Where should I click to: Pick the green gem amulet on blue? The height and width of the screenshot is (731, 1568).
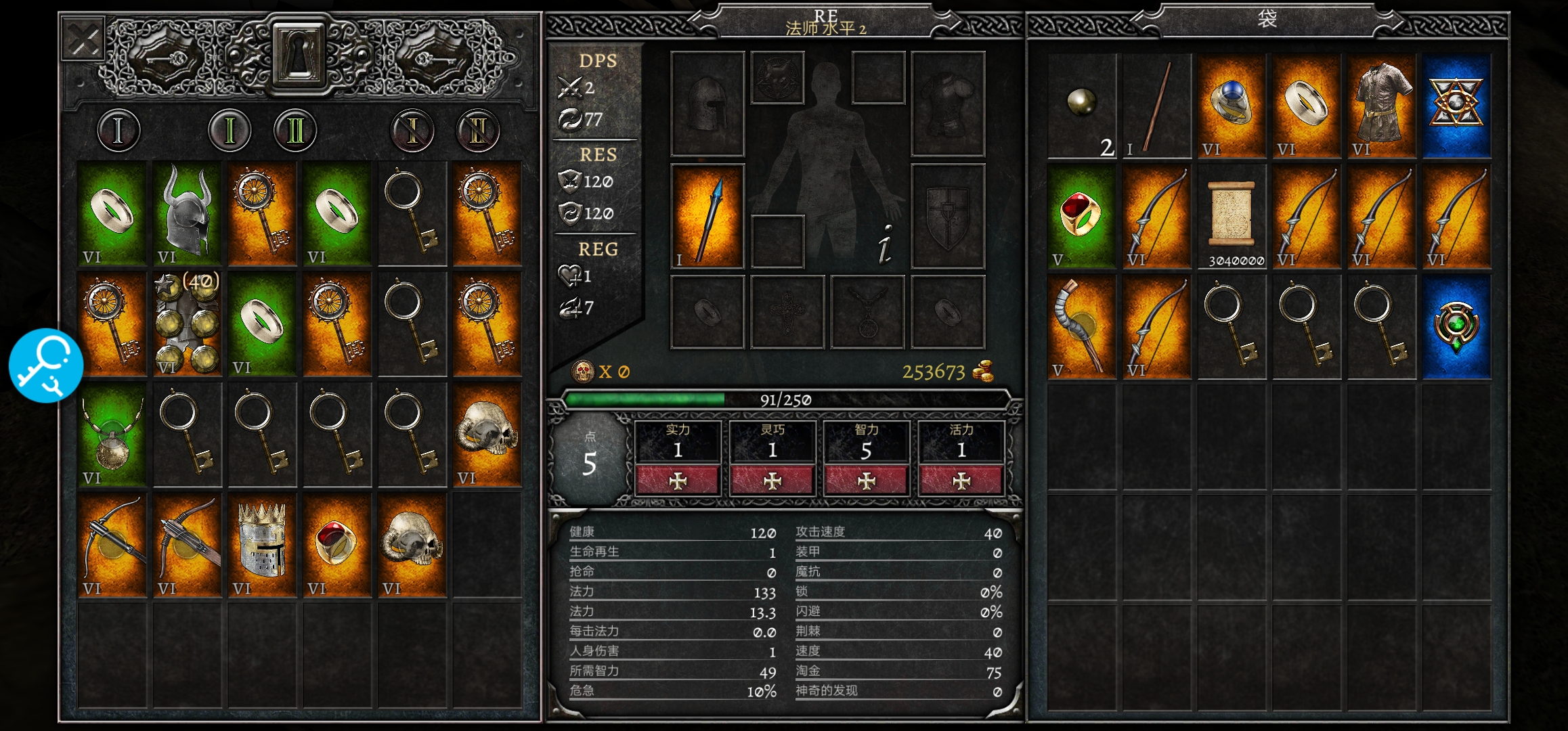point(1456,327)
